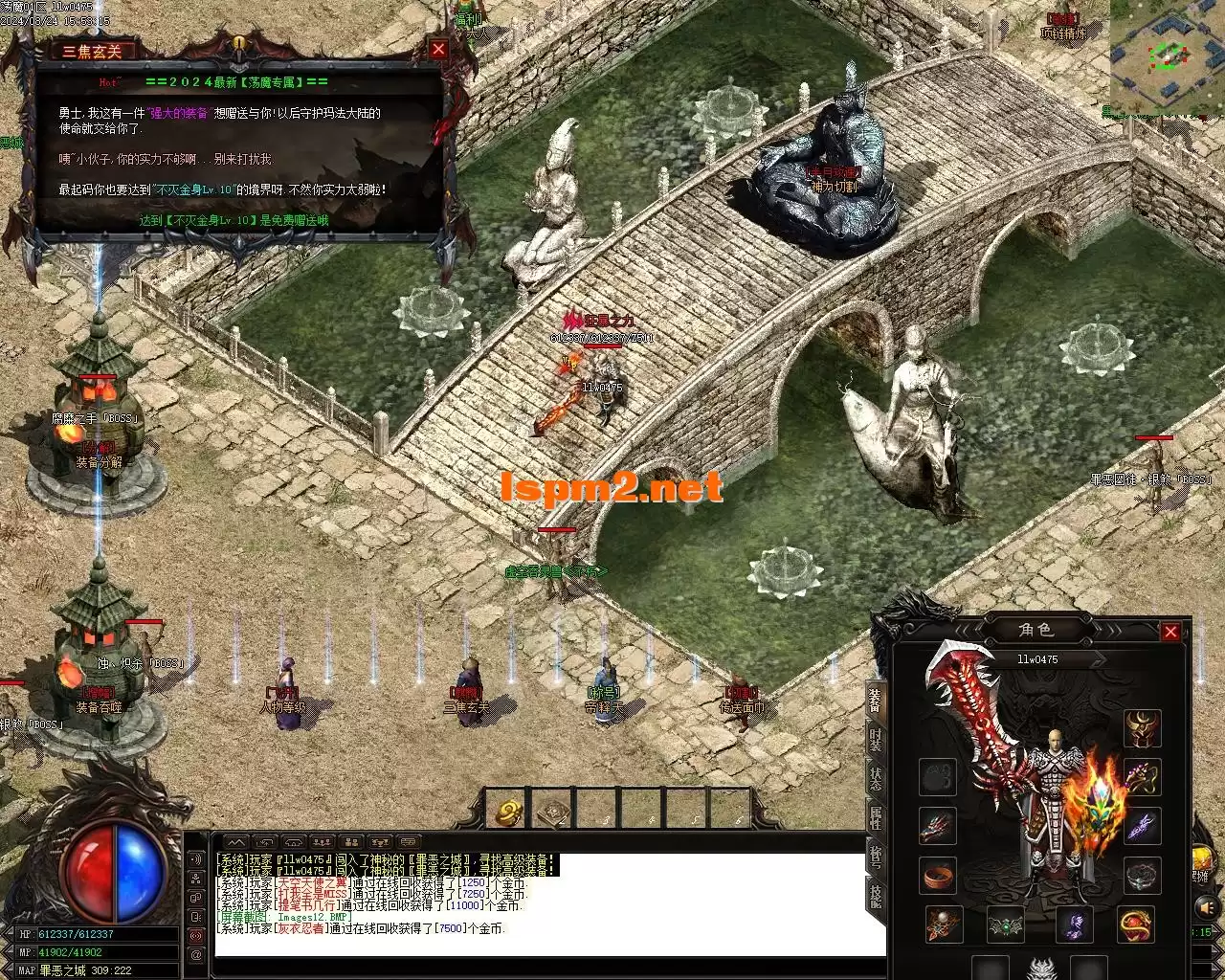Use the golden item in hotbar slot 1
This screenshot has height=980, width=1225.
pos(508,812)
